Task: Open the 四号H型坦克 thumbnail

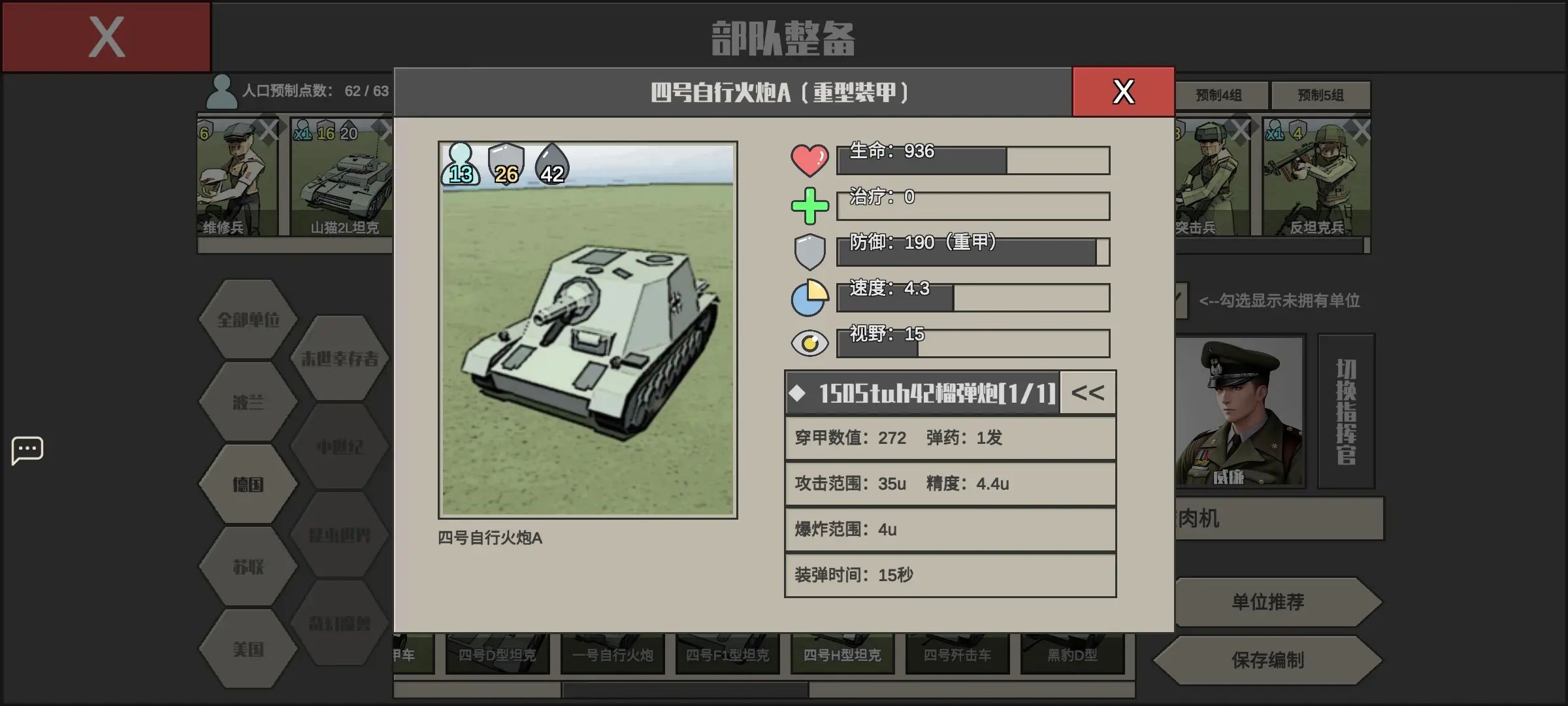Action: click(842, 655)
